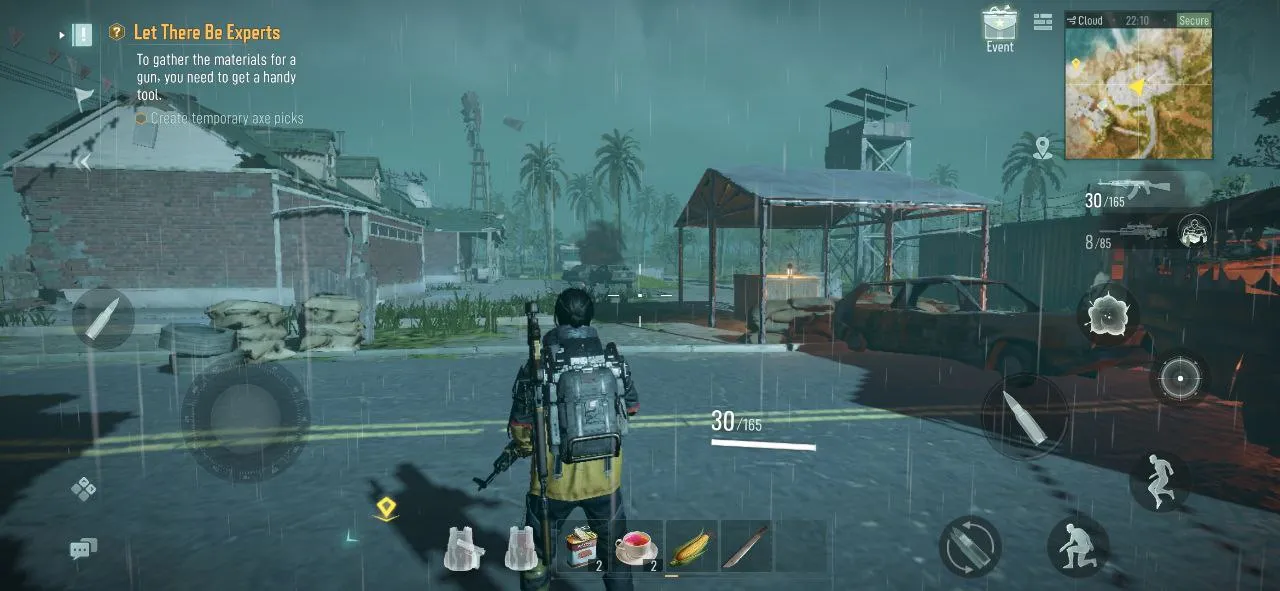The width and height of the screenshot is (1280, 591).
Task: Open the chat bubbles icon
Action: (83, 547)
